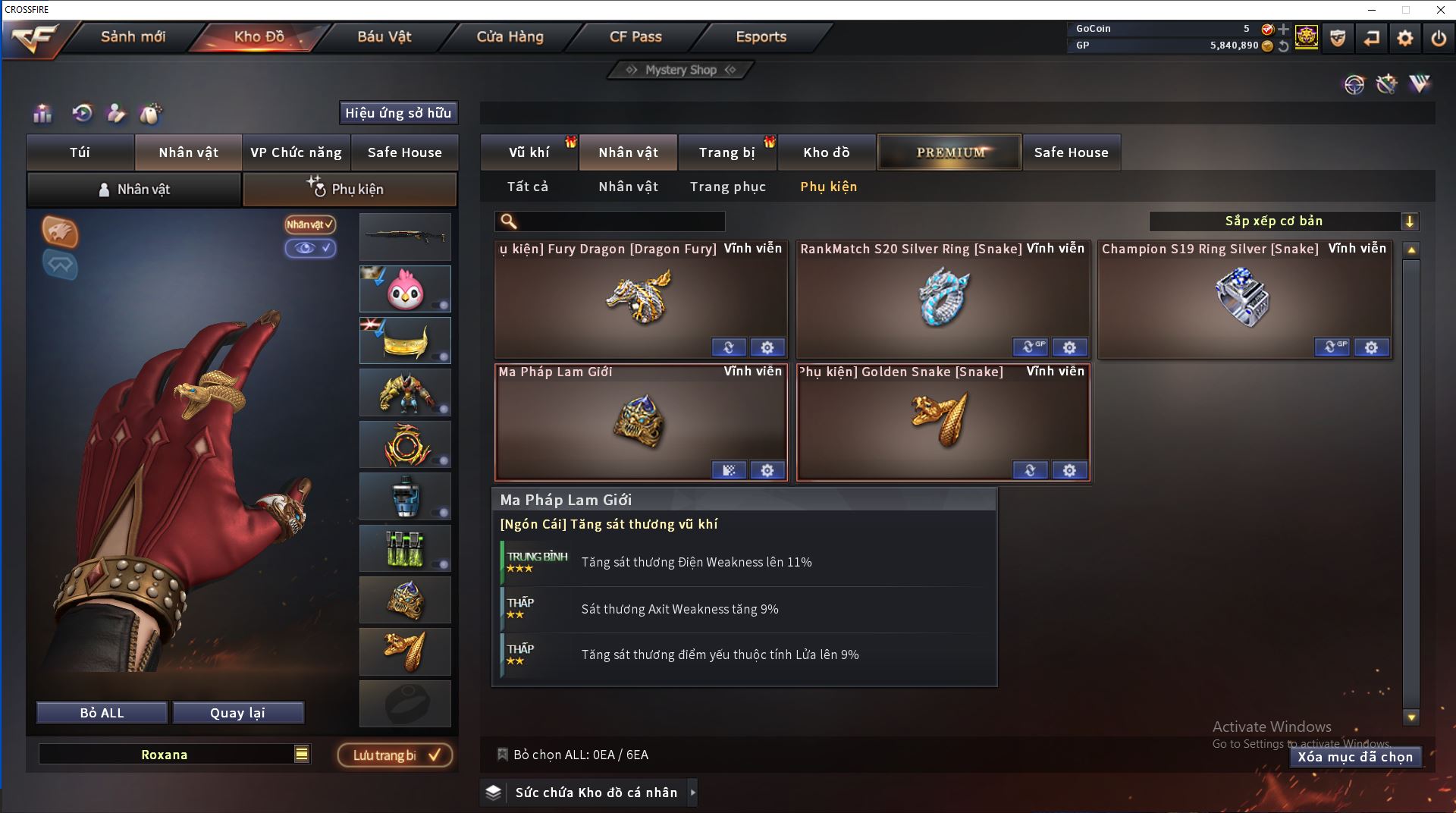Open the PREMIUM inventory tab
Screen dimensions: 1456x813
(950, 152)
